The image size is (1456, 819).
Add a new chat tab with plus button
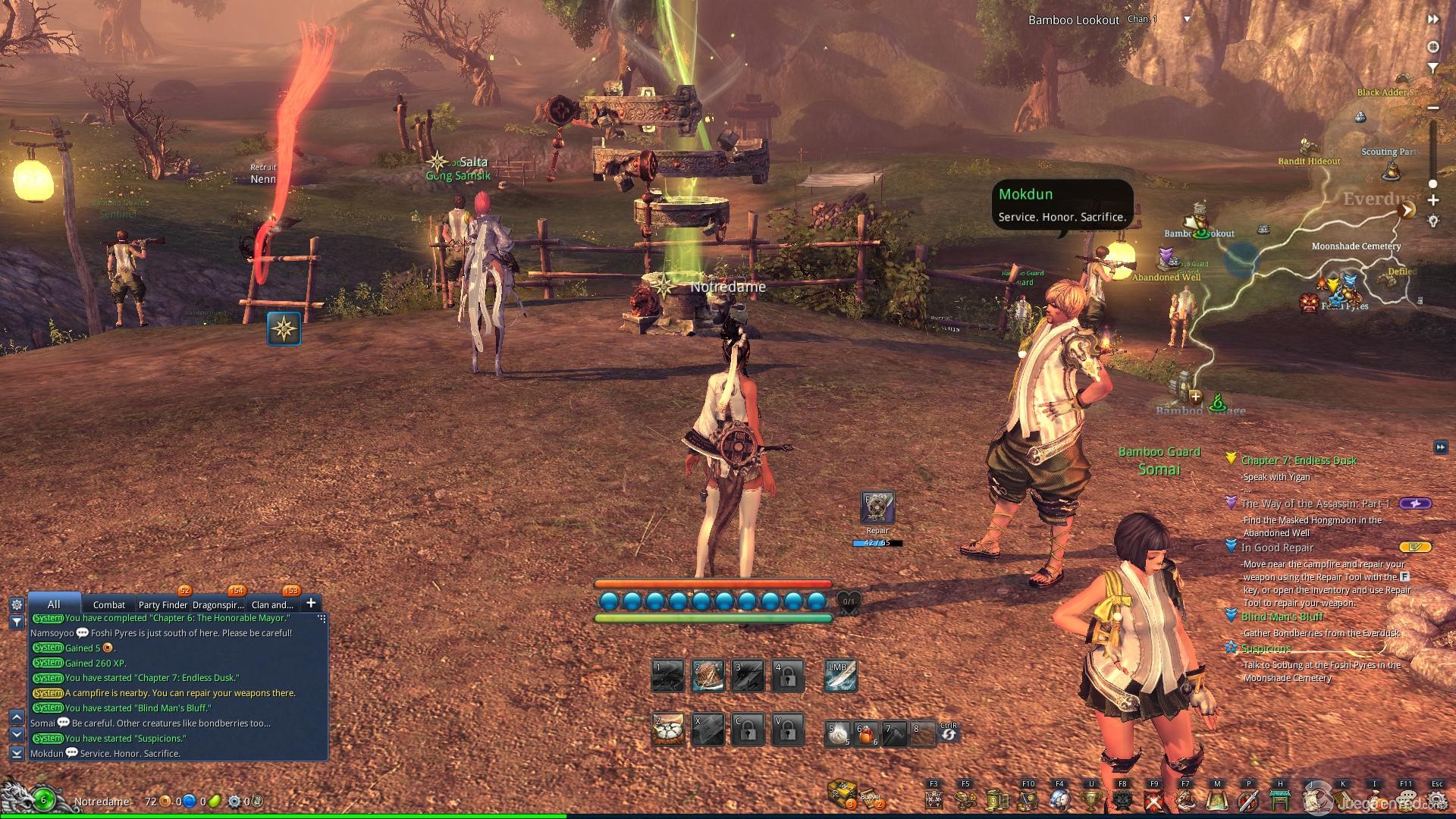coord(310,603)
